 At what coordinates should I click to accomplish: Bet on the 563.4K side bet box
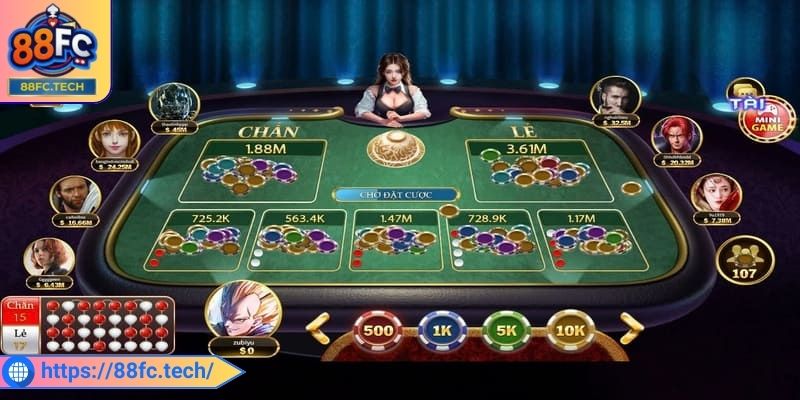(x=300, y=240)
